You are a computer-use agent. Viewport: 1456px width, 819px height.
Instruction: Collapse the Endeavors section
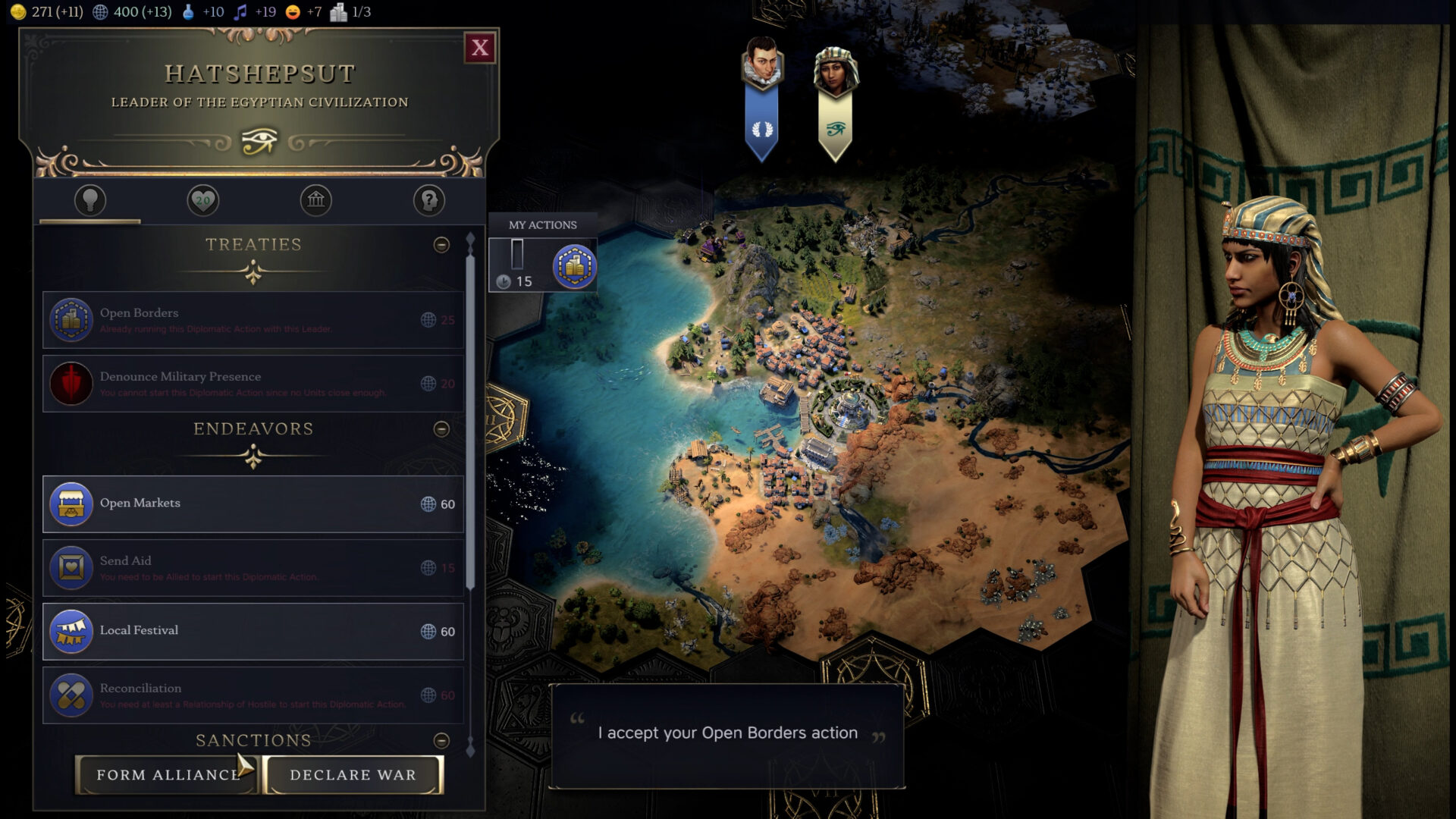coord(442,428)
